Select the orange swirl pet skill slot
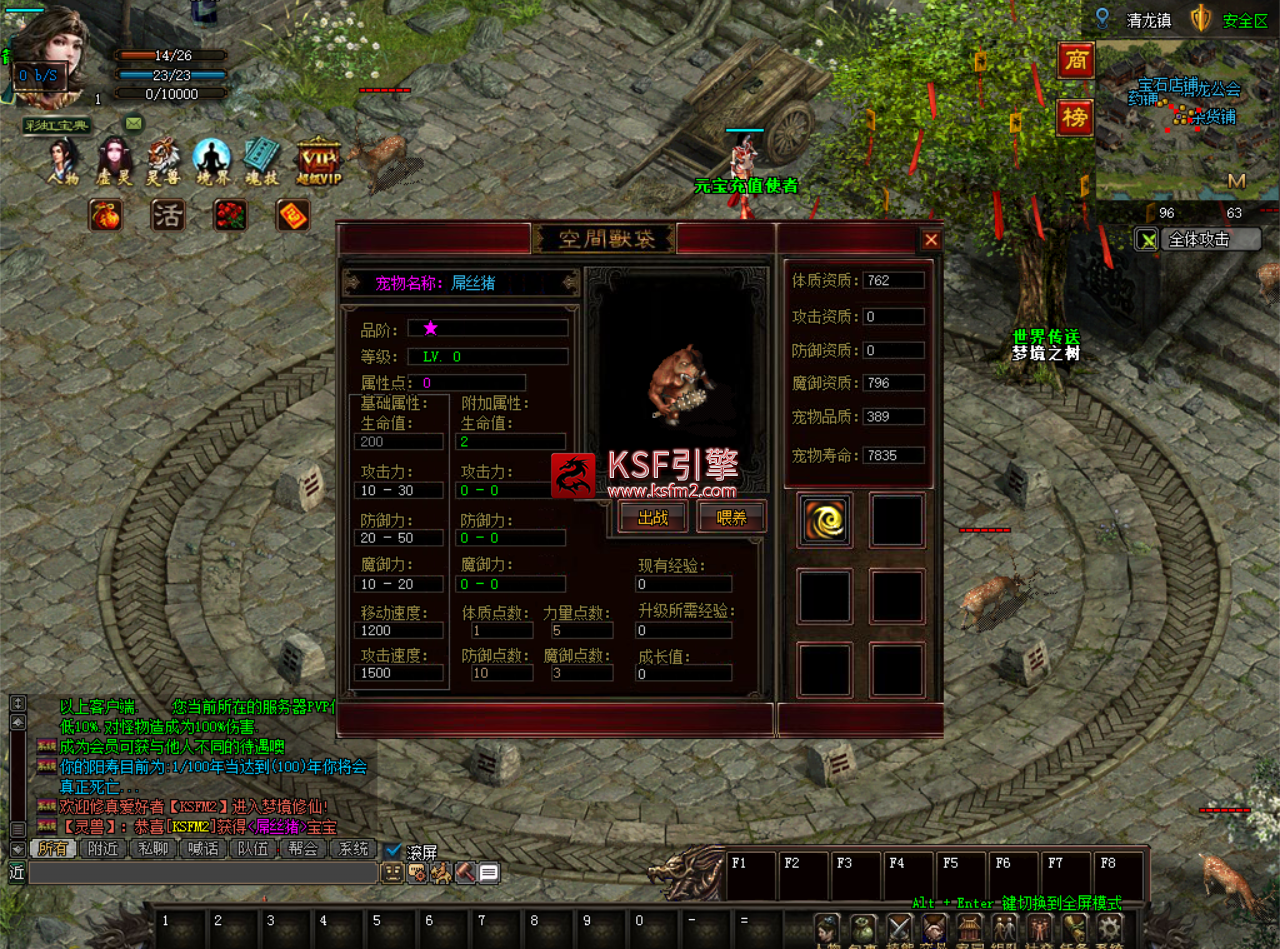The width and height of the screenshot is (1280, 949). coord(825,520)
